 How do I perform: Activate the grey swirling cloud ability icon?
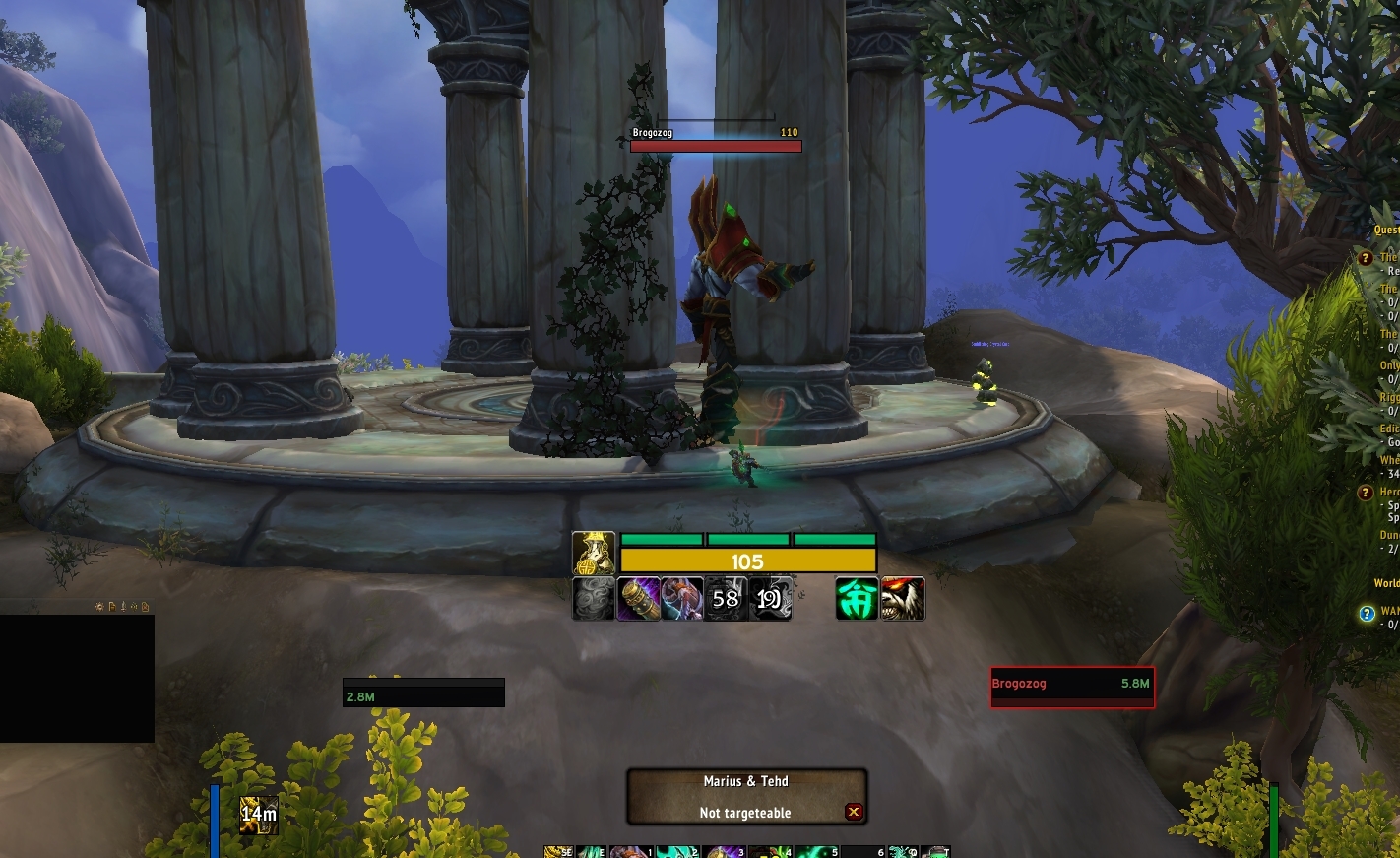coord(594,599)
